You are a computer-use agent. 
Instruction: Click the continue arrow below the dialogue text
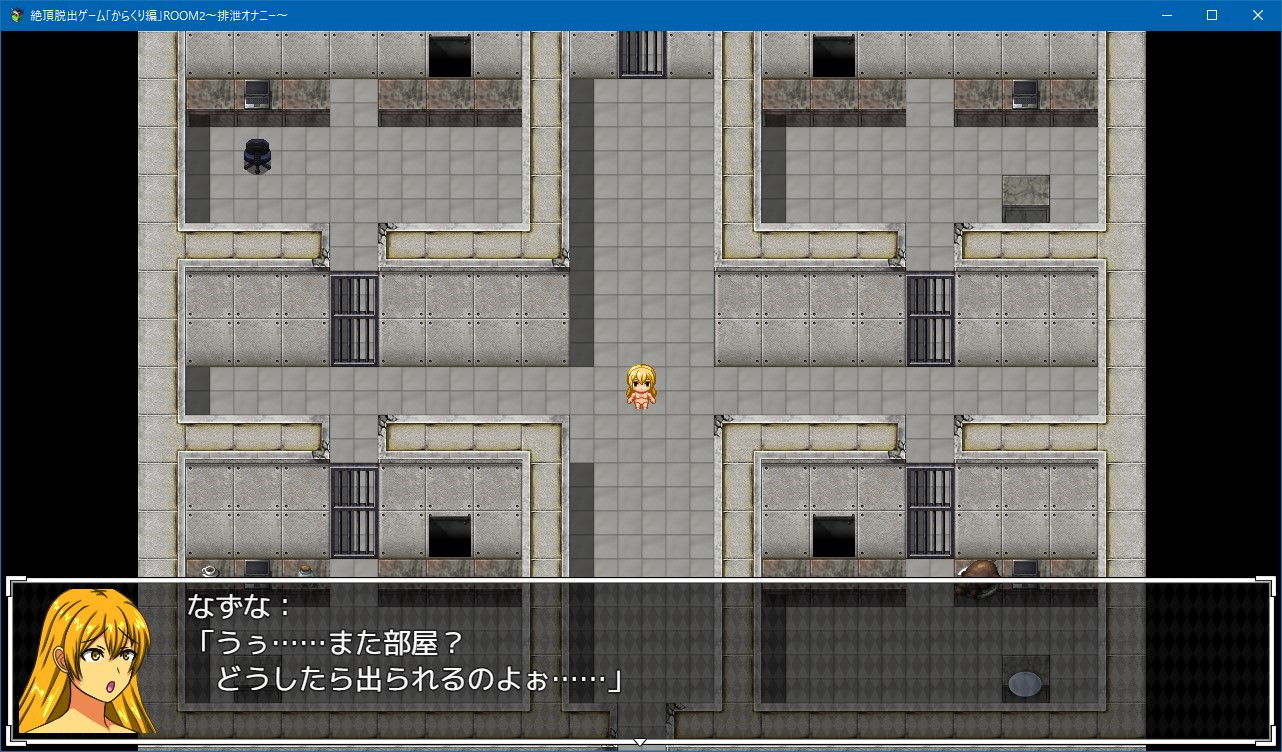click(x=640, y=744)
